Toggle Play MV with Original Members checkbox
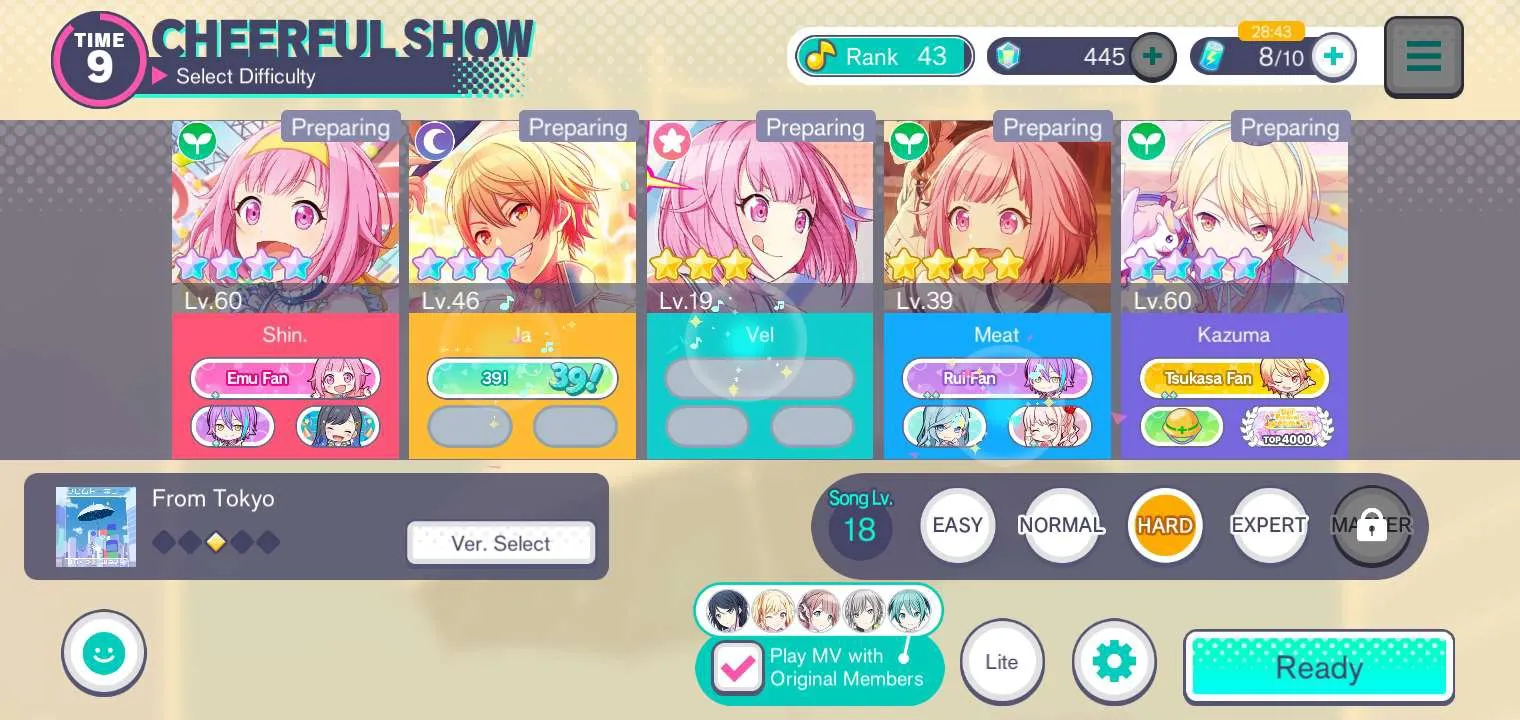Viewport: 1520px width, 720px height. coord(738,668)
